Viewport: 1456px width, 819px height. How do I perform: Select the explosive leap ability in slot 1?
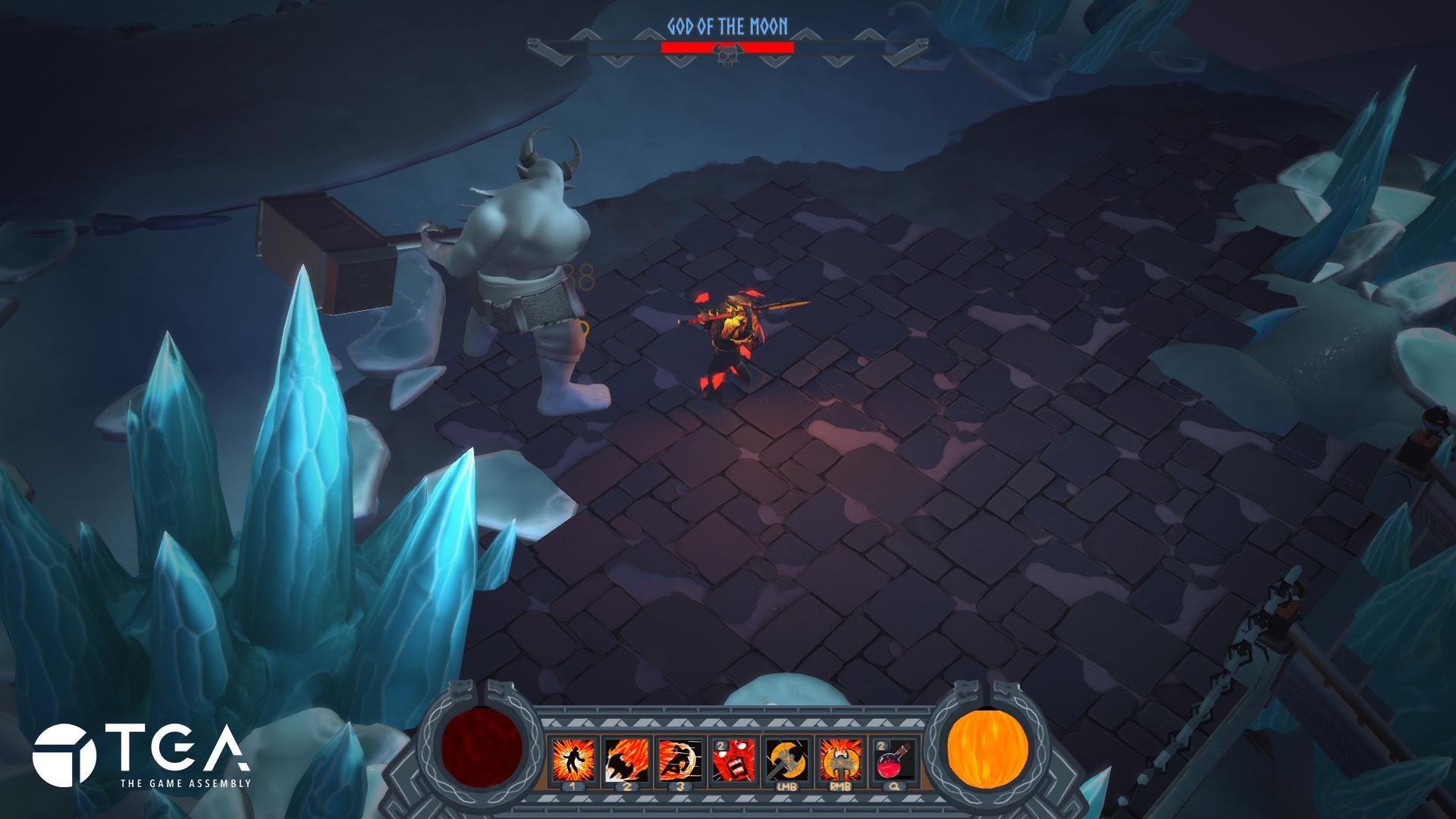[573, 758]
